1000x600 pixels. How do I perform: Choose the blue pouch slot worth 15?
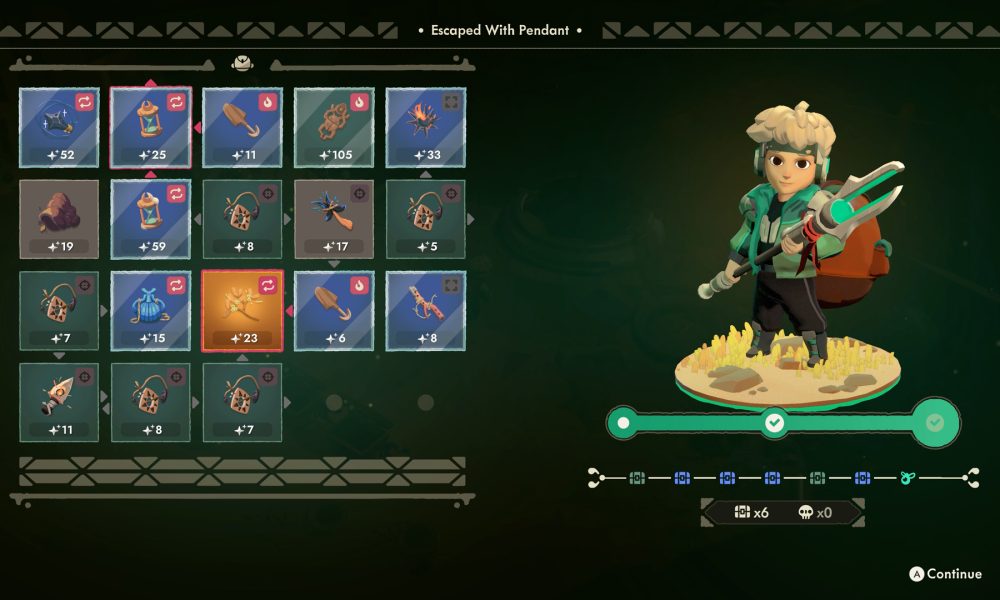[151, 311]
